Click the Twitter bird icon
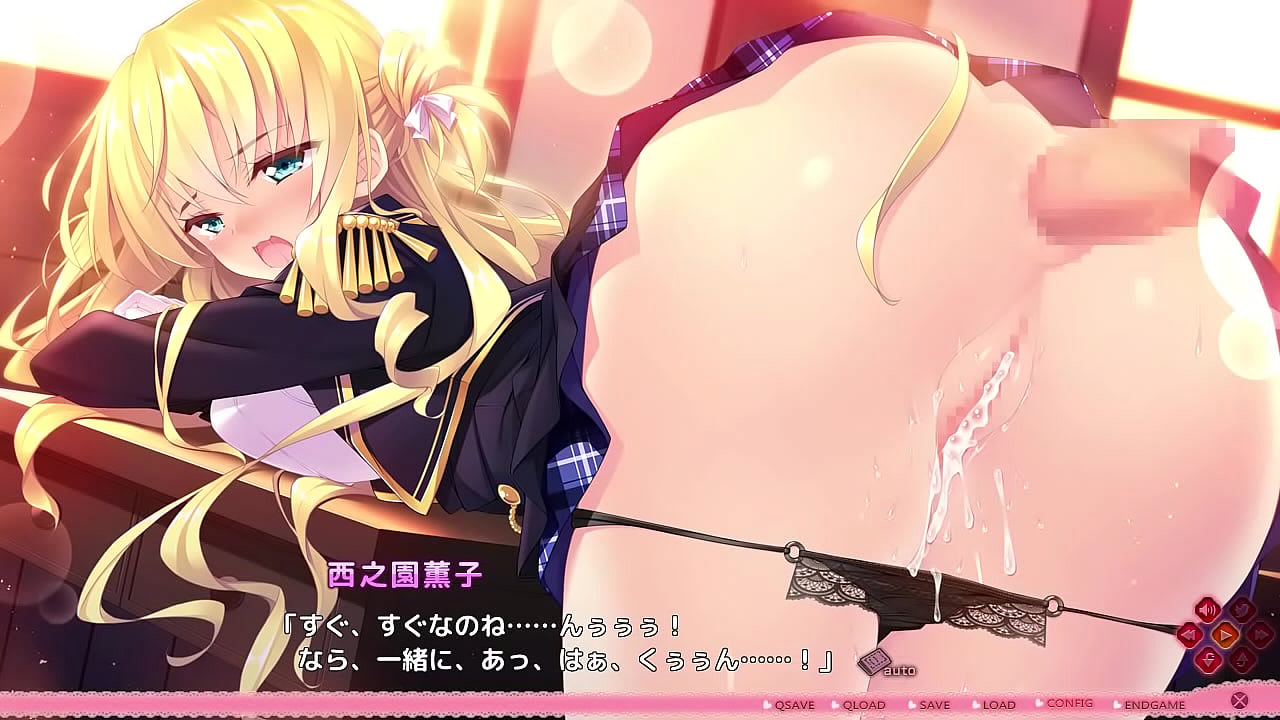Viewport: 1280px width, 720px height. (x=1242, y=609)
